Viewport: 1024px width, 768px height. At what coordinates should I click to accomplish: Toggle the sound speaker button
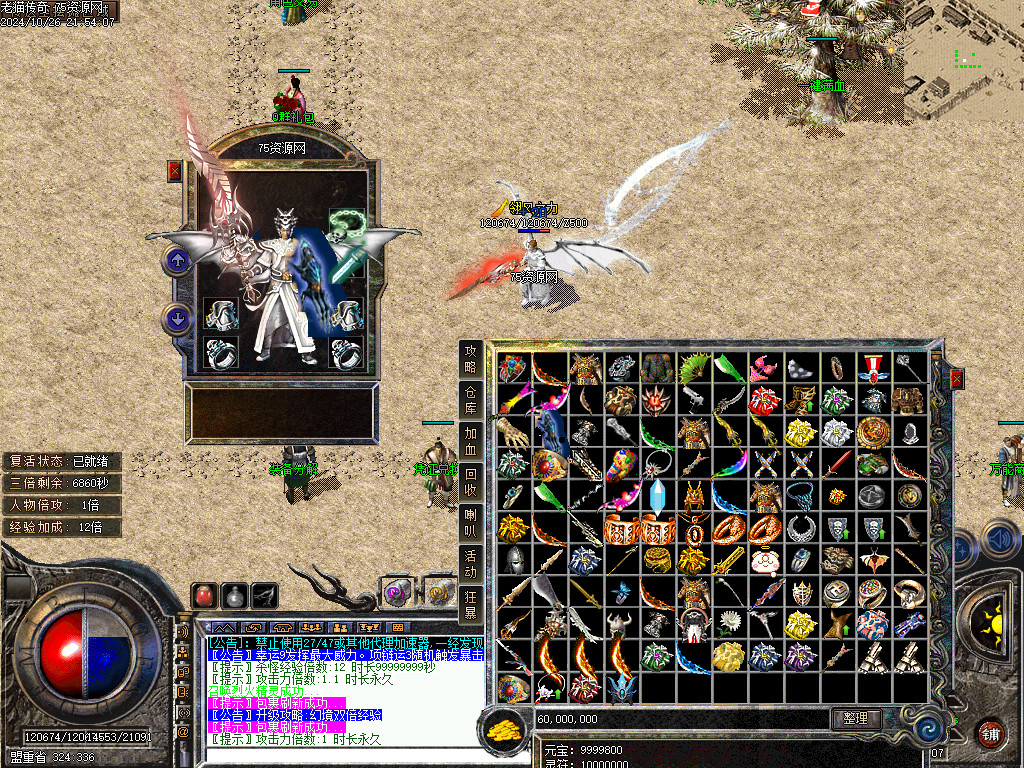coord(997,540)
